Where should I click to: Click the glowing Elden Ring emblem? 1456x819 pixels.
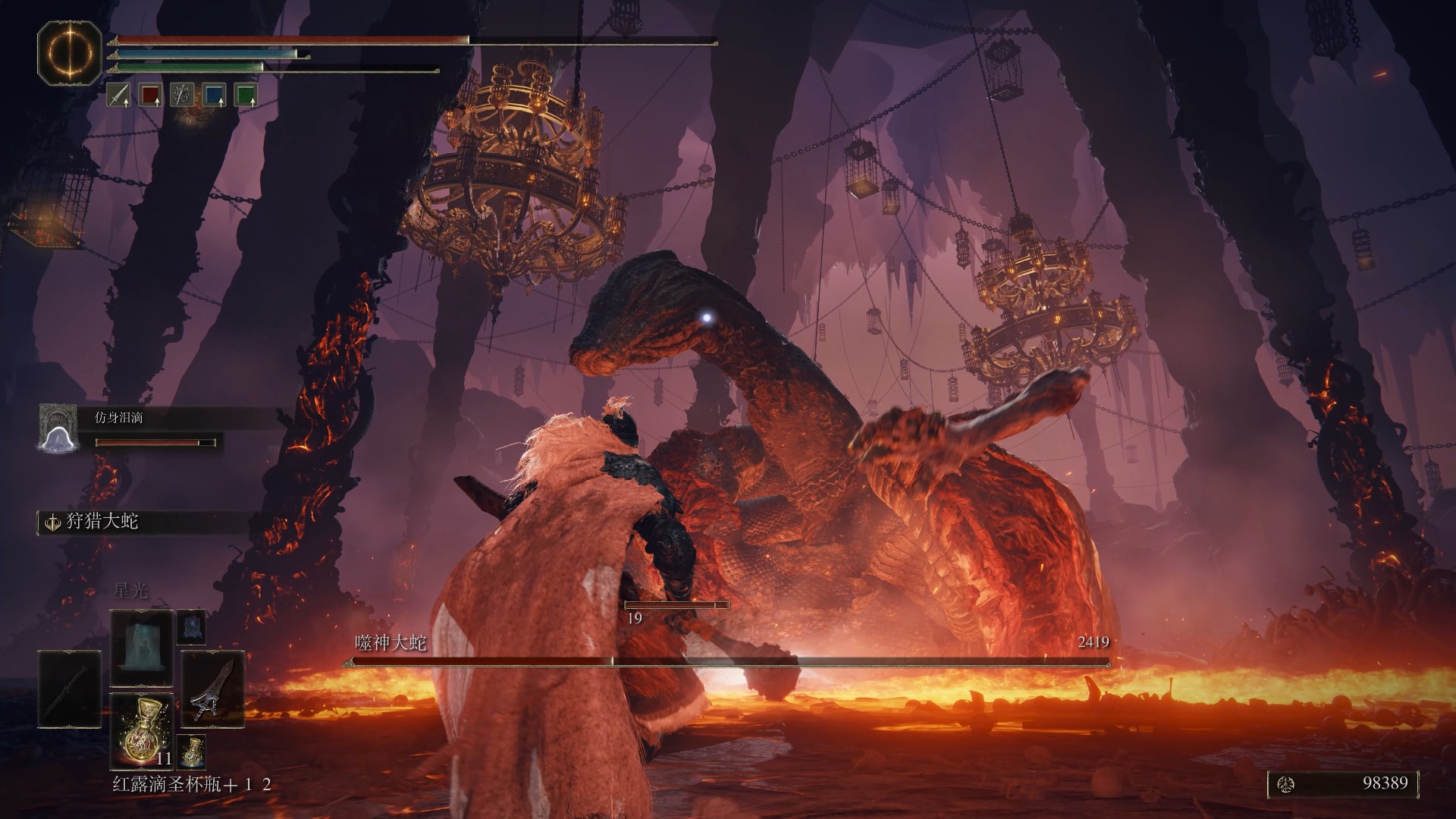coord(69,53)
